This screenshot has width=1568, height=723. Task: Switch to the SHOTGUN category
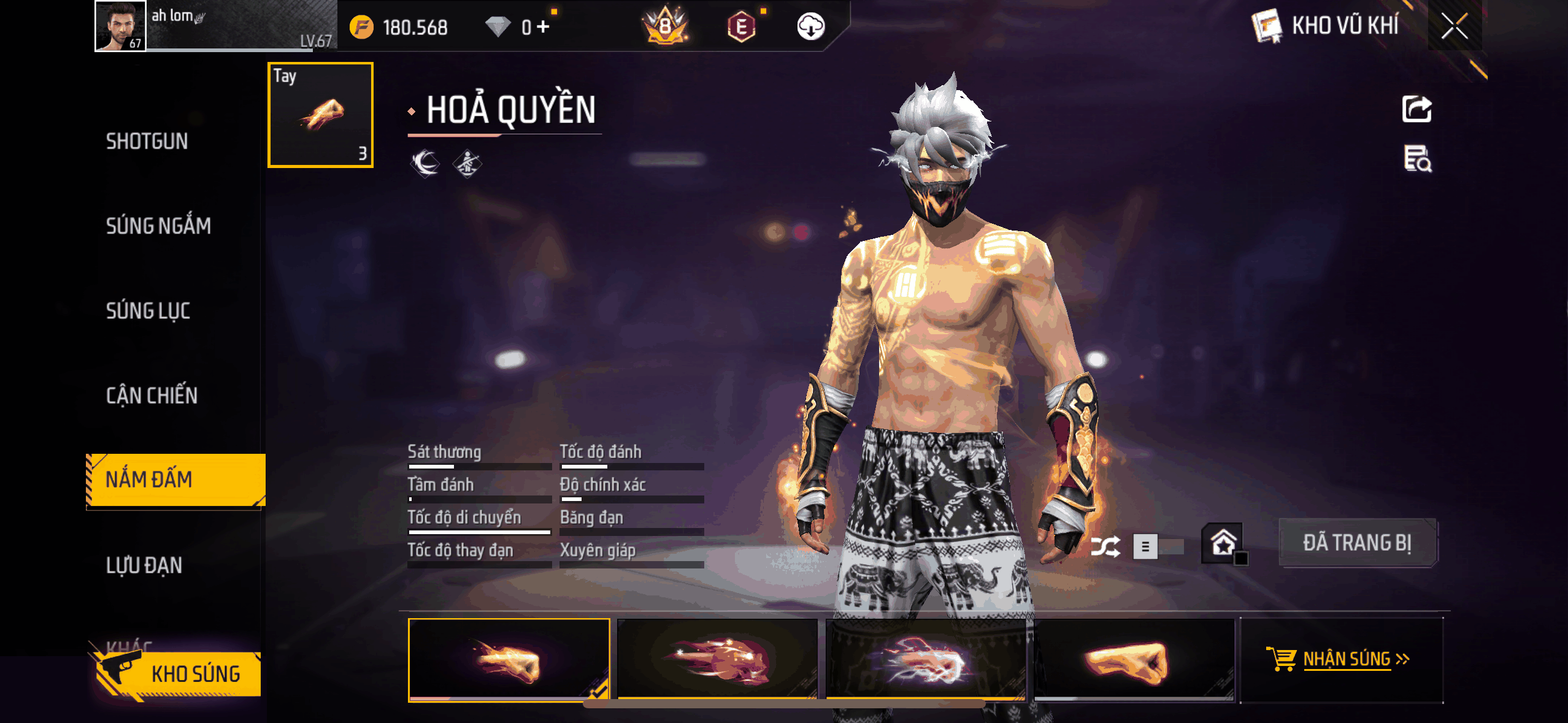click(x=147, y=142)
